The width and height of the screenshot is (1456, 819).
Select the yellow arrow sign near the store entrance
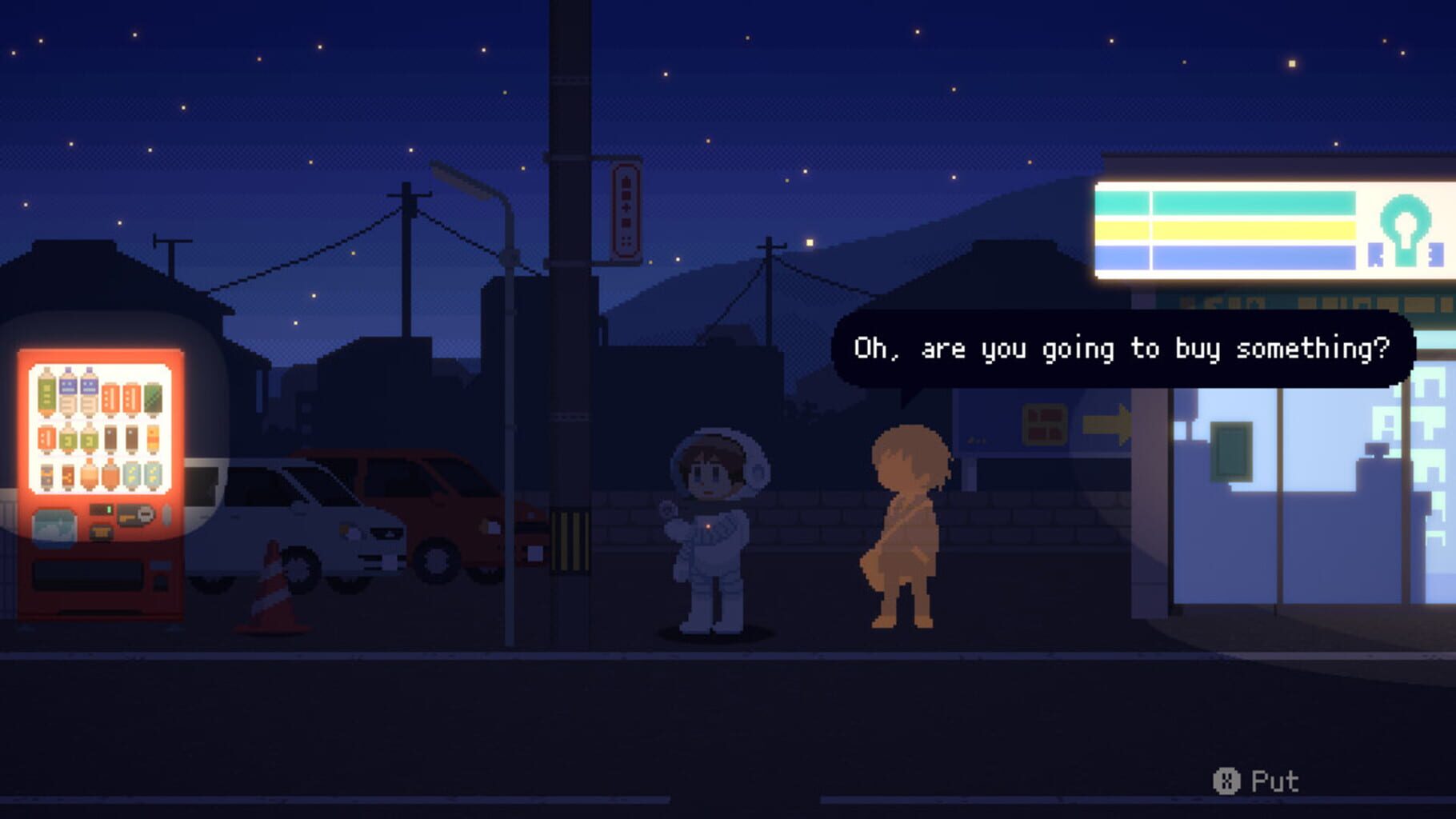point(1107,425)
